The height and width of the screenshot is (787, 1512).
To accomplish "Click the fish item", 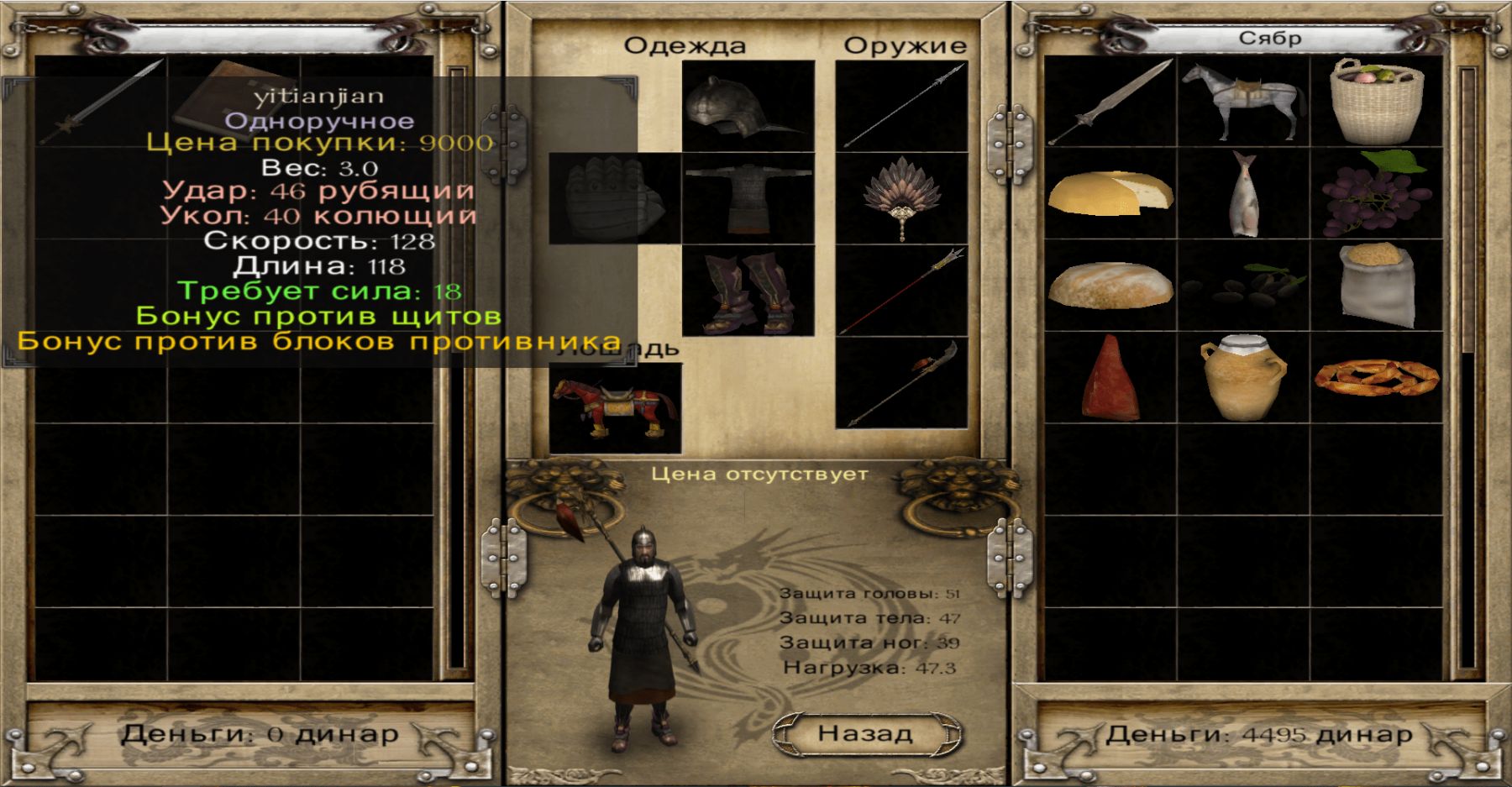I will click(x=1243, y=195).
